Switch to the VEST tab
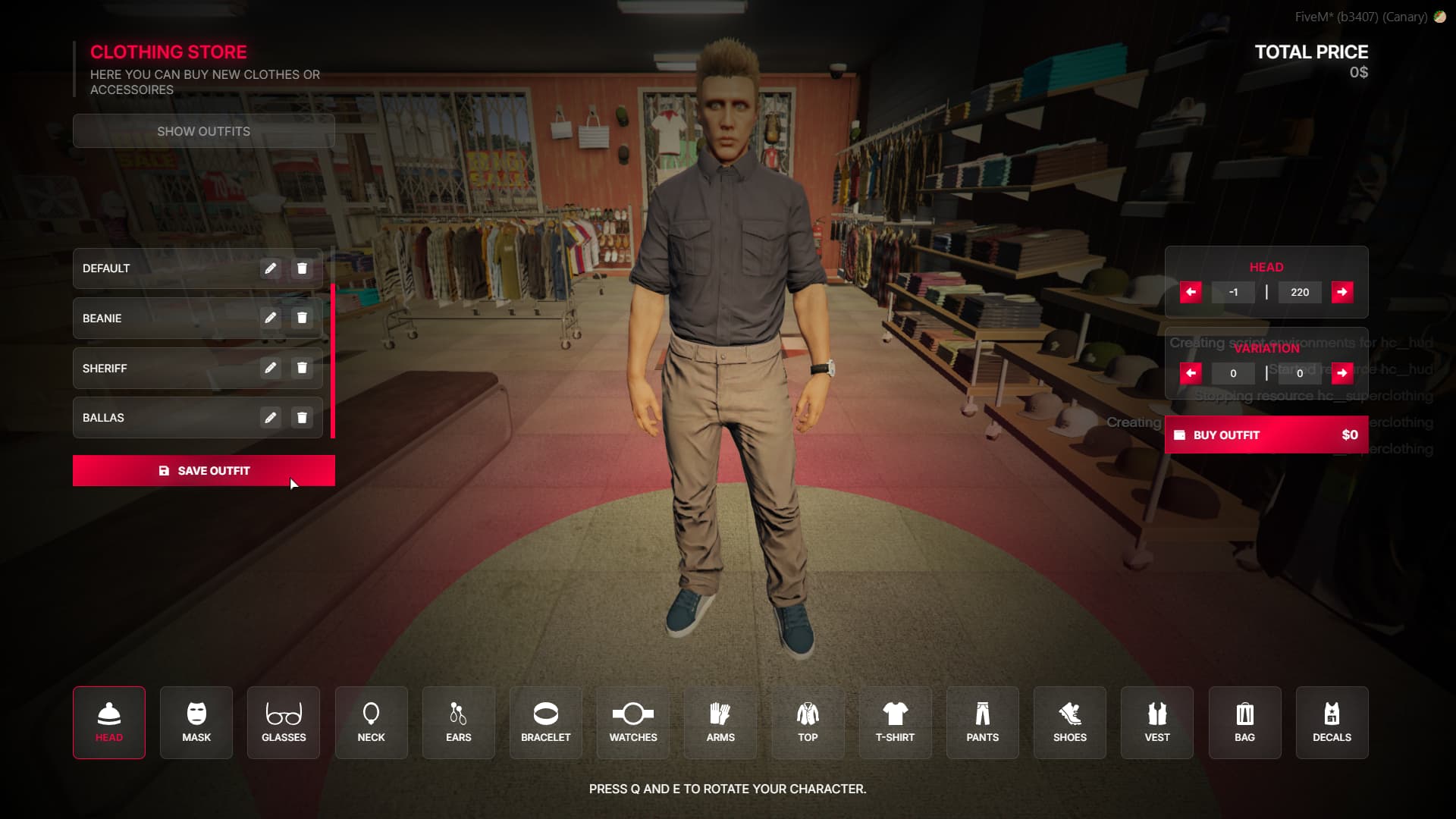Screen dimensions: 1456x819 [x=1156, y=722]
